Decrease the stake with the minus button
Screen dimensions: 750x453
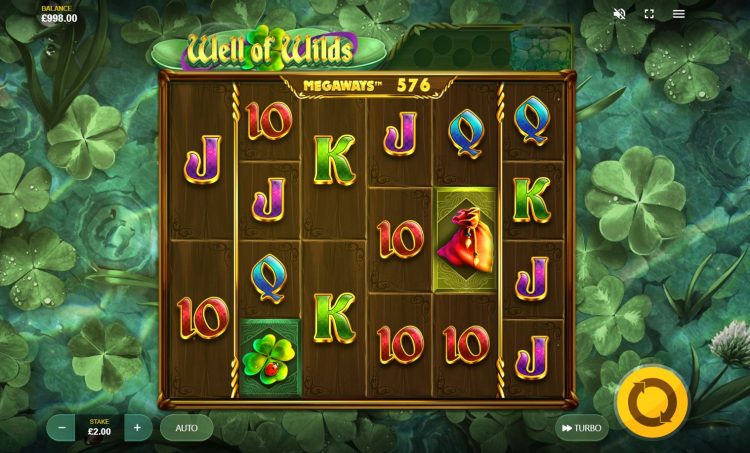click(x=62, y=428)
